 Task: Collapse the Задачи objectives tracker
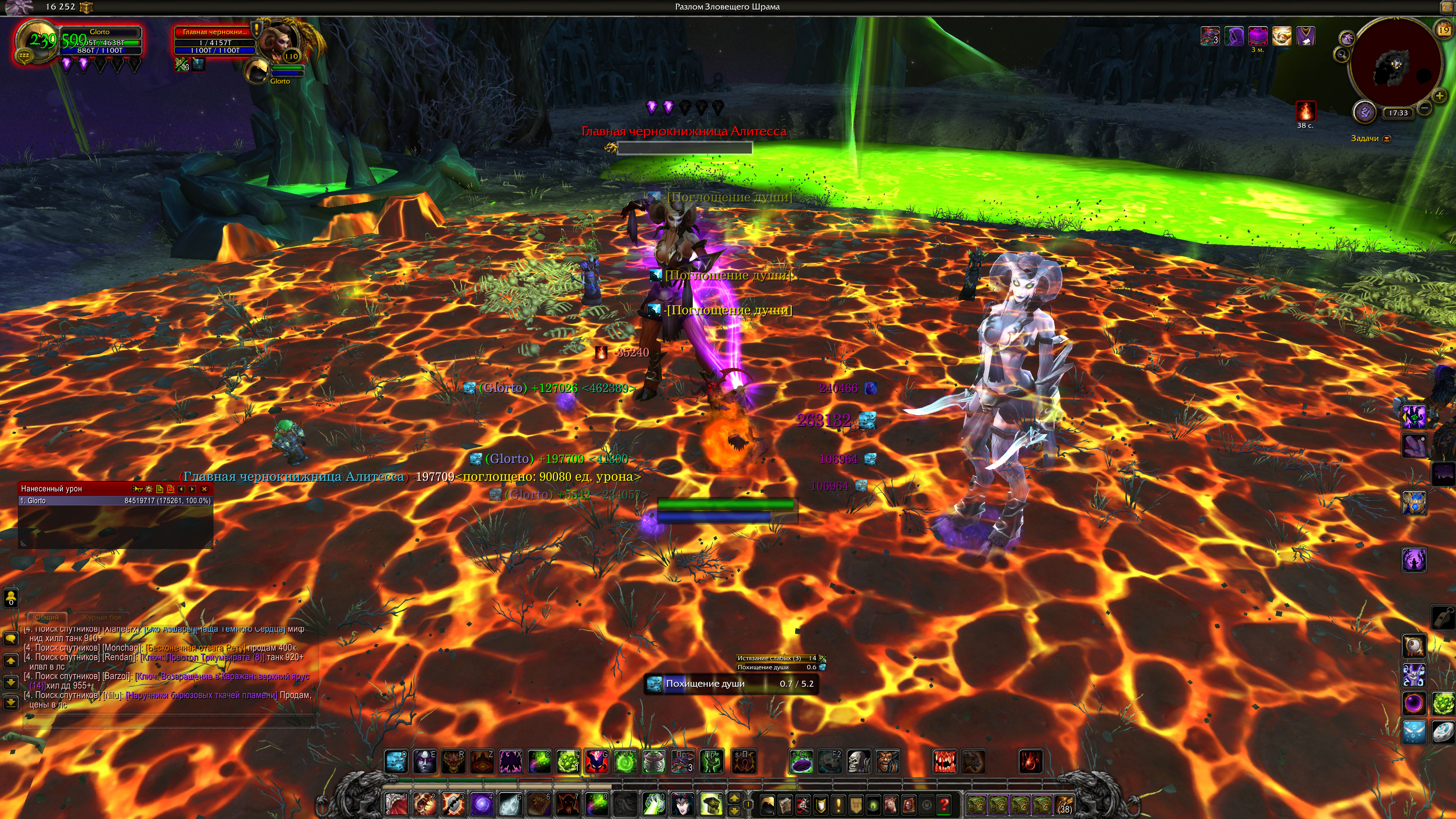[x=1387, y=138]
